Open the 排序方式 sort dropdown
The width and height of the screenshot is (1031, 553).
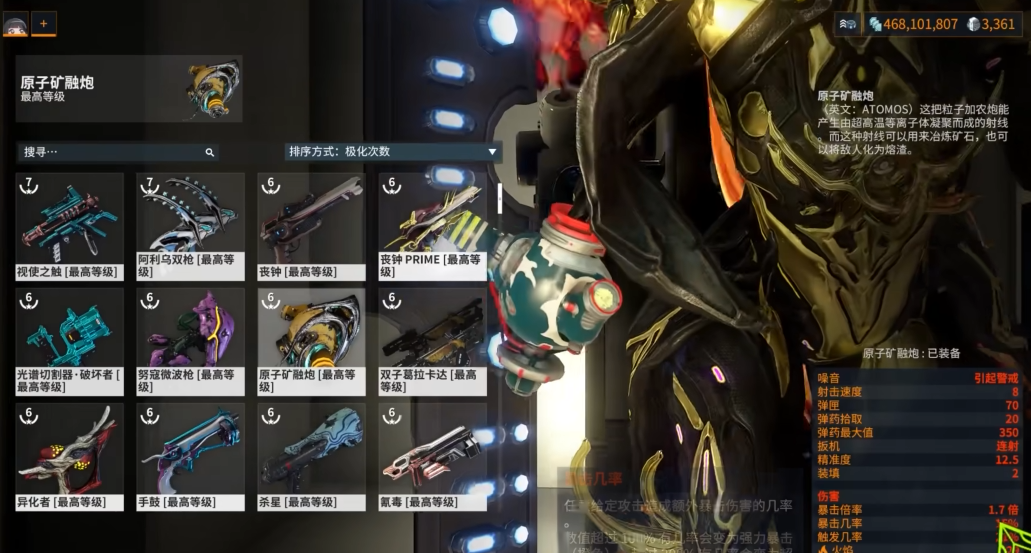[392, 152]
